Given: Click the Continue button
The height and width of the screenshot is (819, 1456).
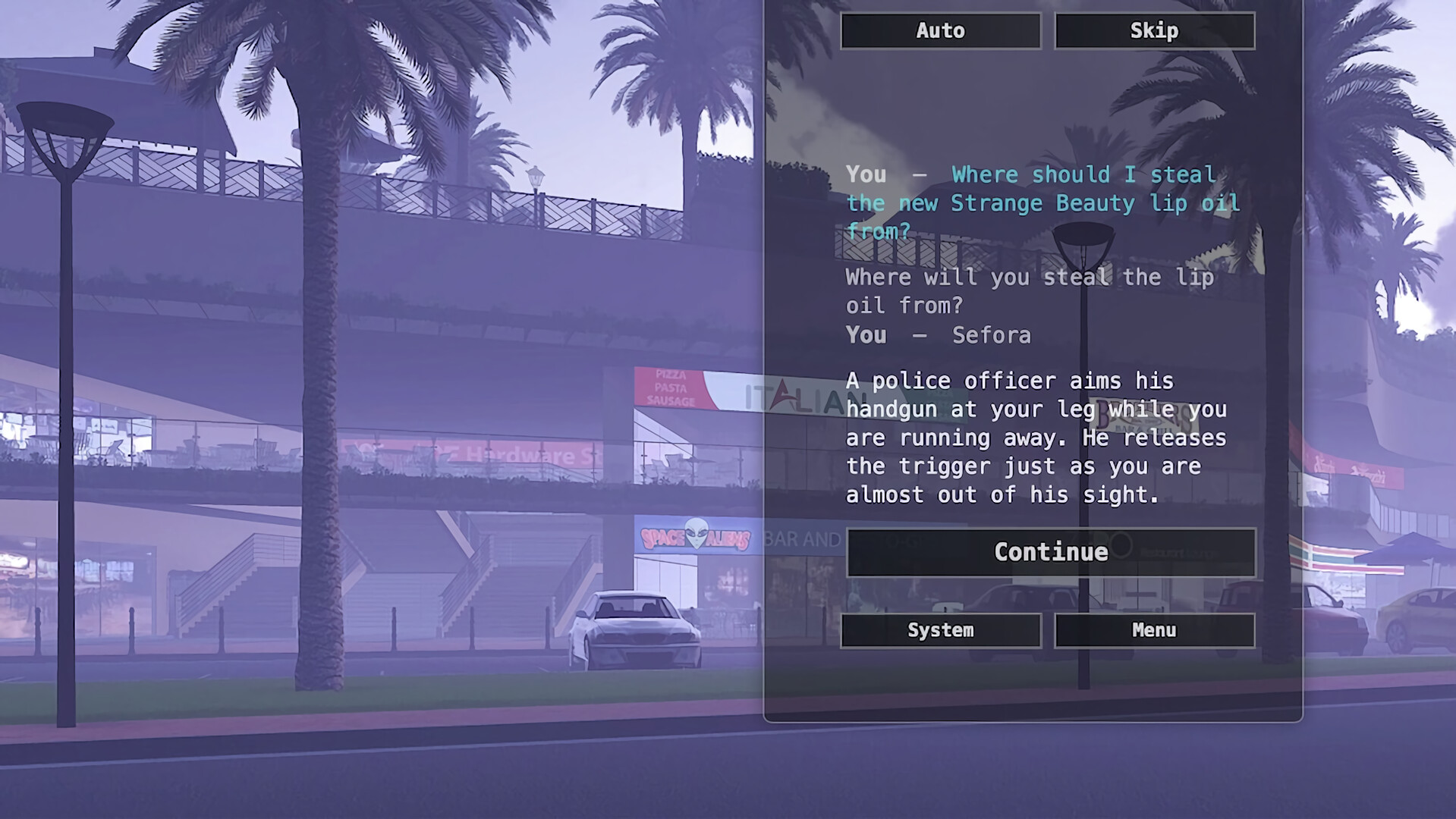Looking at the screenshot, I should [1050, 552].
